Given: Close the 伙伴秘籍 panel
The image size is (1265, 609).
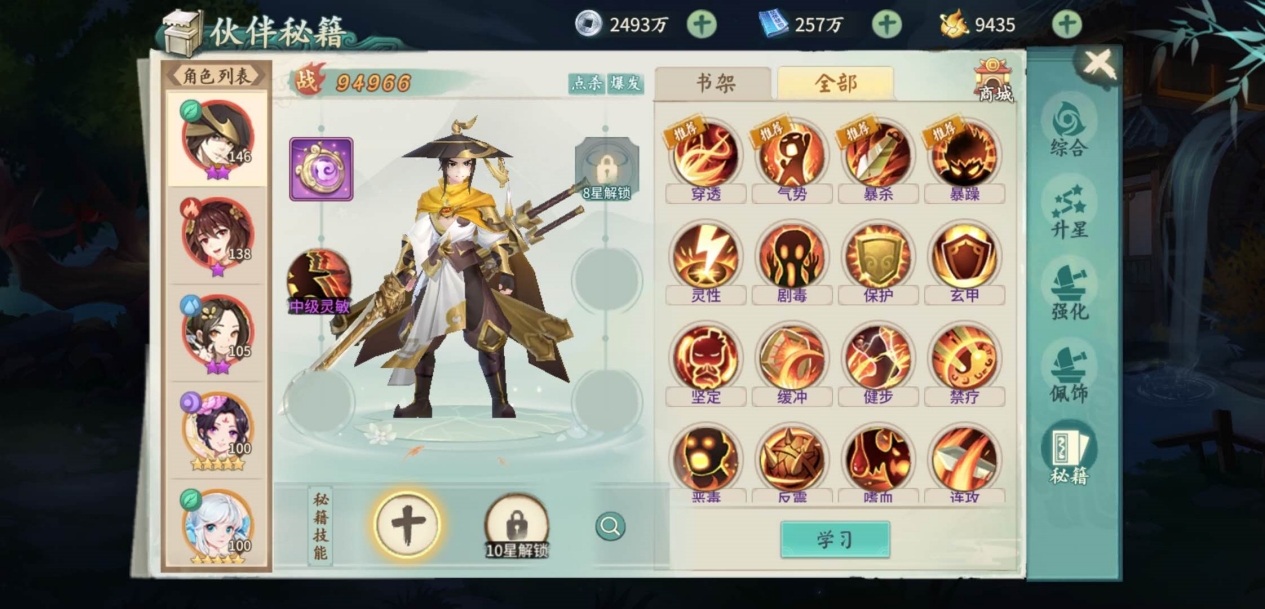Looking at the screenshot, I should tap(1098, 64).
